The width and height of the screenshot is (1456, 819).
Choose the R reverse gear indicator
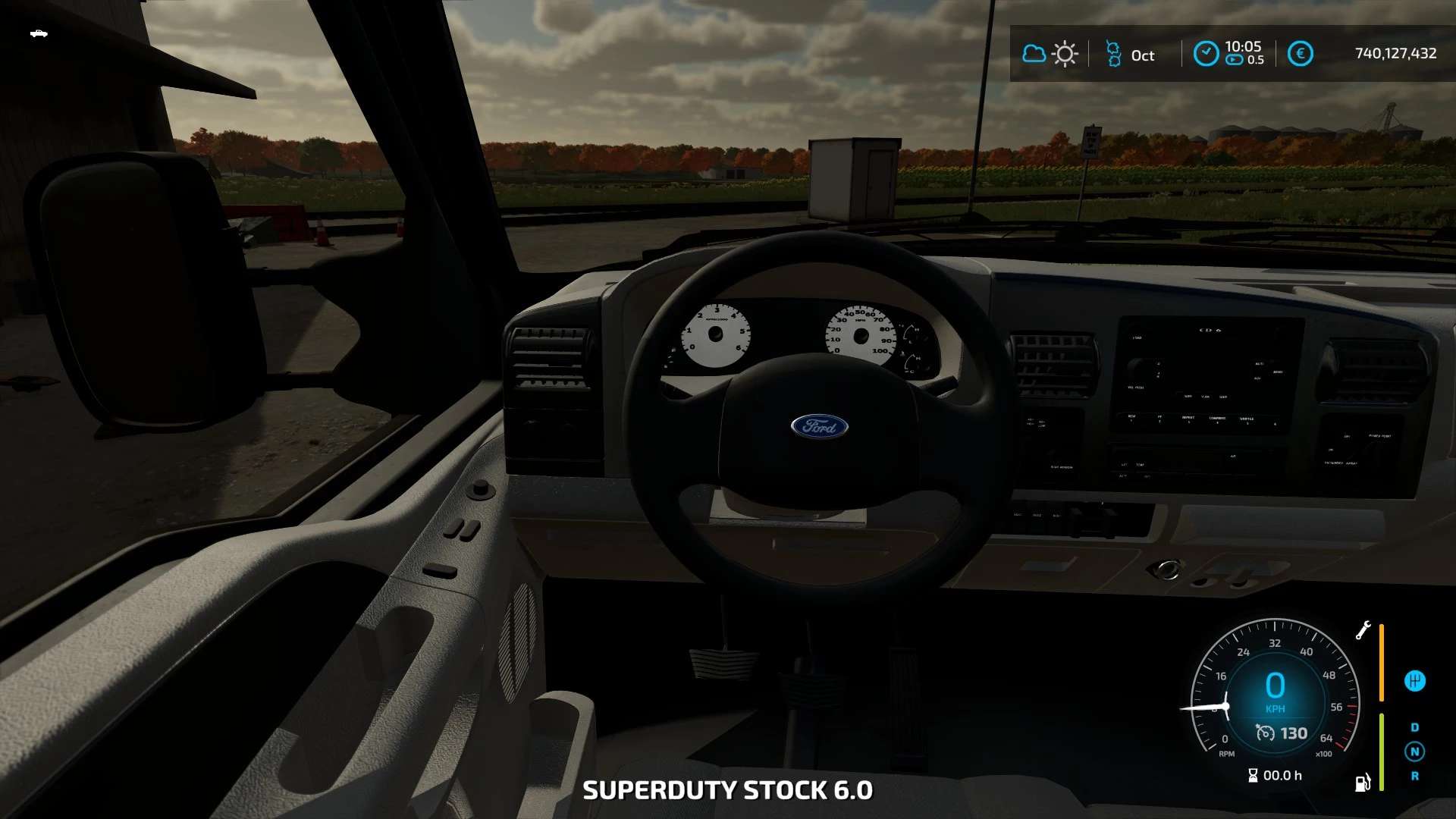[x=1414, y=776]
